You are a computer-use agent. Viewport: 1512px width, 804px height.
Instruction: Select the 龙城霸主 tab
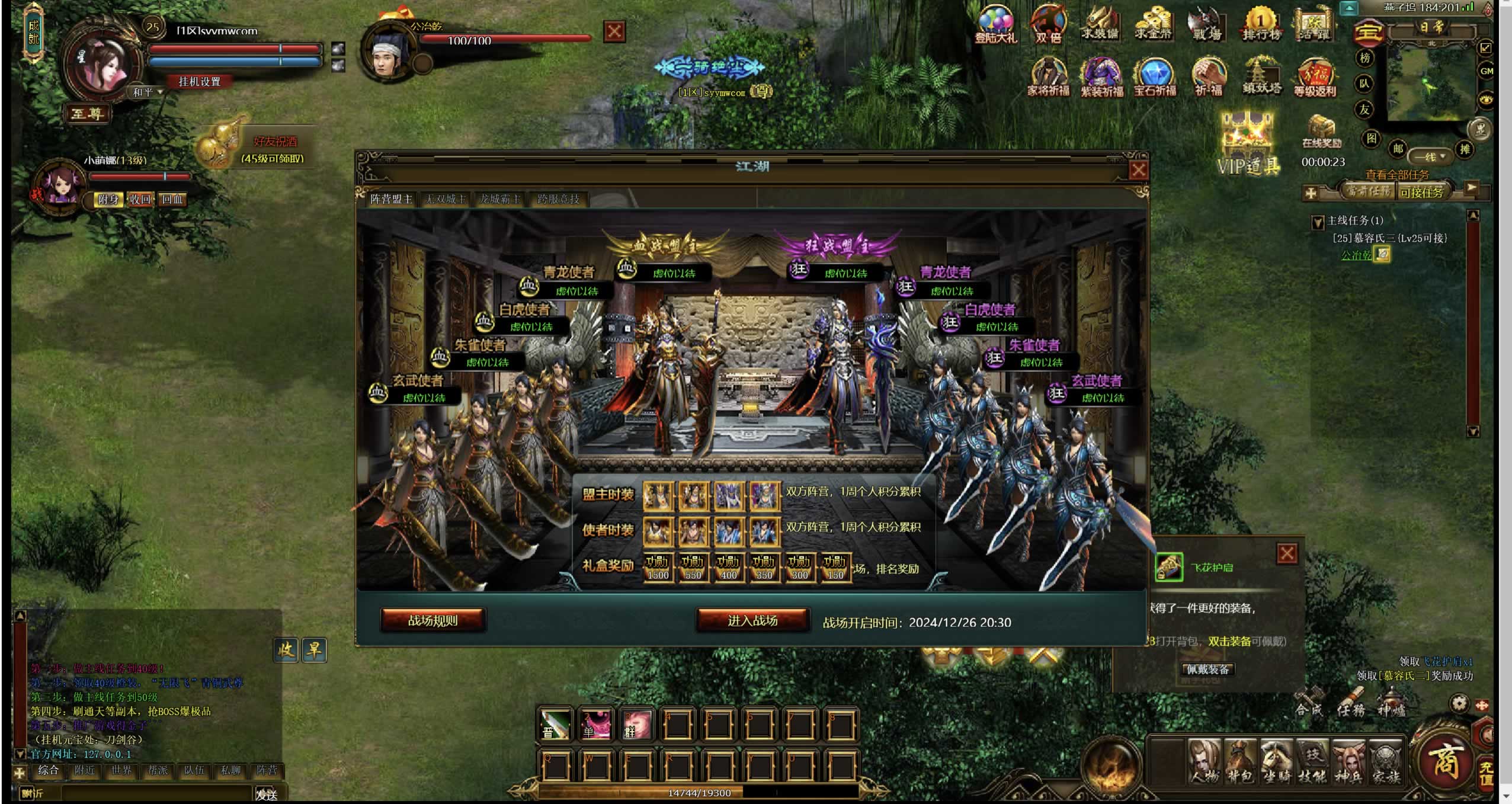click(499, 199)
